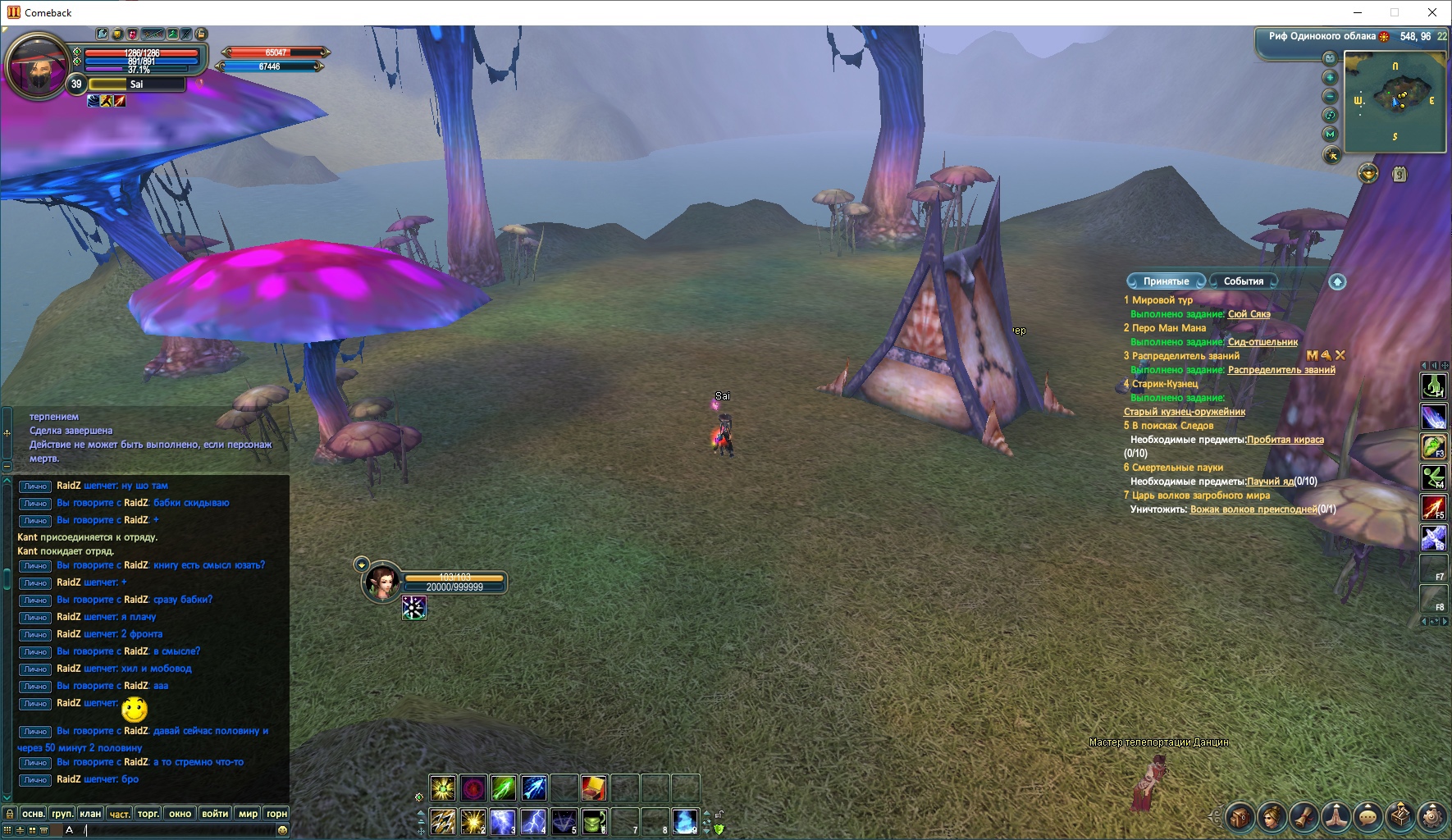Use the red treasure chest hotbar item
This screenshot has width=1452, height=840.
pyautogui.click(x=594, y=788)
